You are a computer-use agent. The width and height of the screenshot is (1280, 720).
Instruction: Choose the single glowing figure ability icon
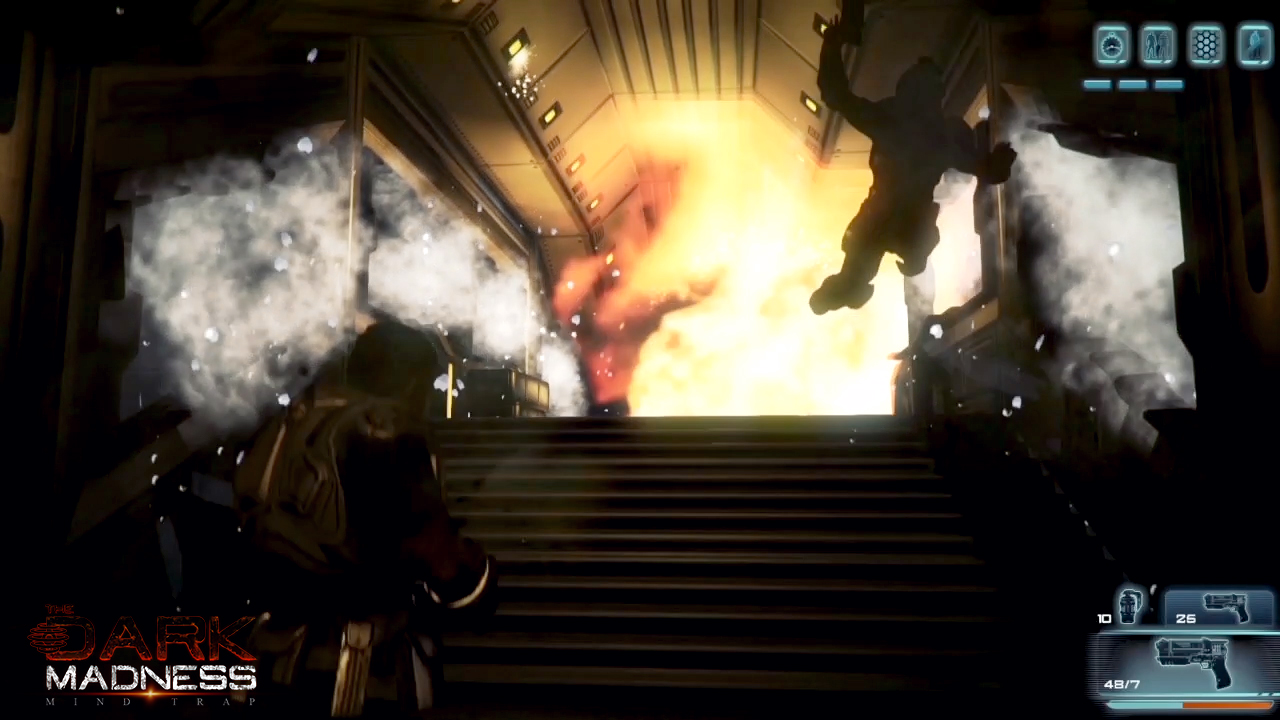1254,46
